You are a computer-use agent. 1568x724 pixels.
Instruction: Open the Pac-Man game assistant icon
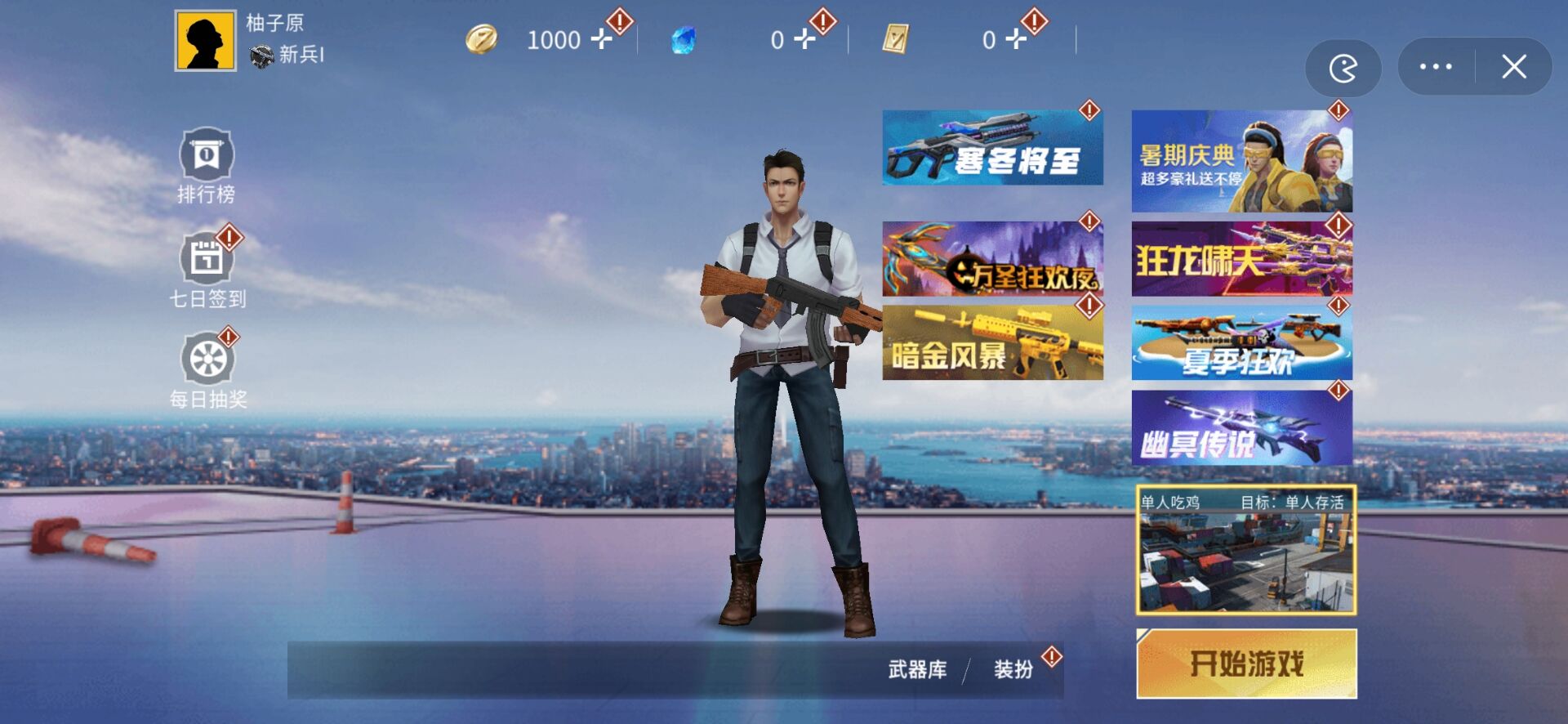click(1343, 67)
